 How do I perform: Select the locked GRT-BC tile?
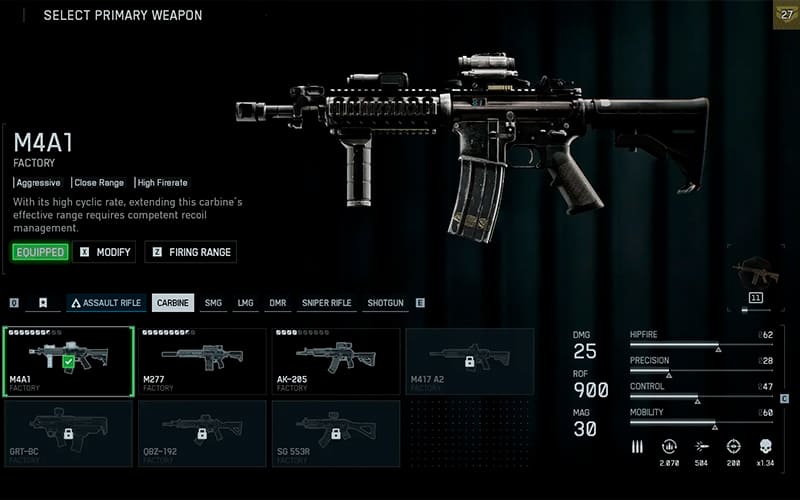click(x=69, y=433)
